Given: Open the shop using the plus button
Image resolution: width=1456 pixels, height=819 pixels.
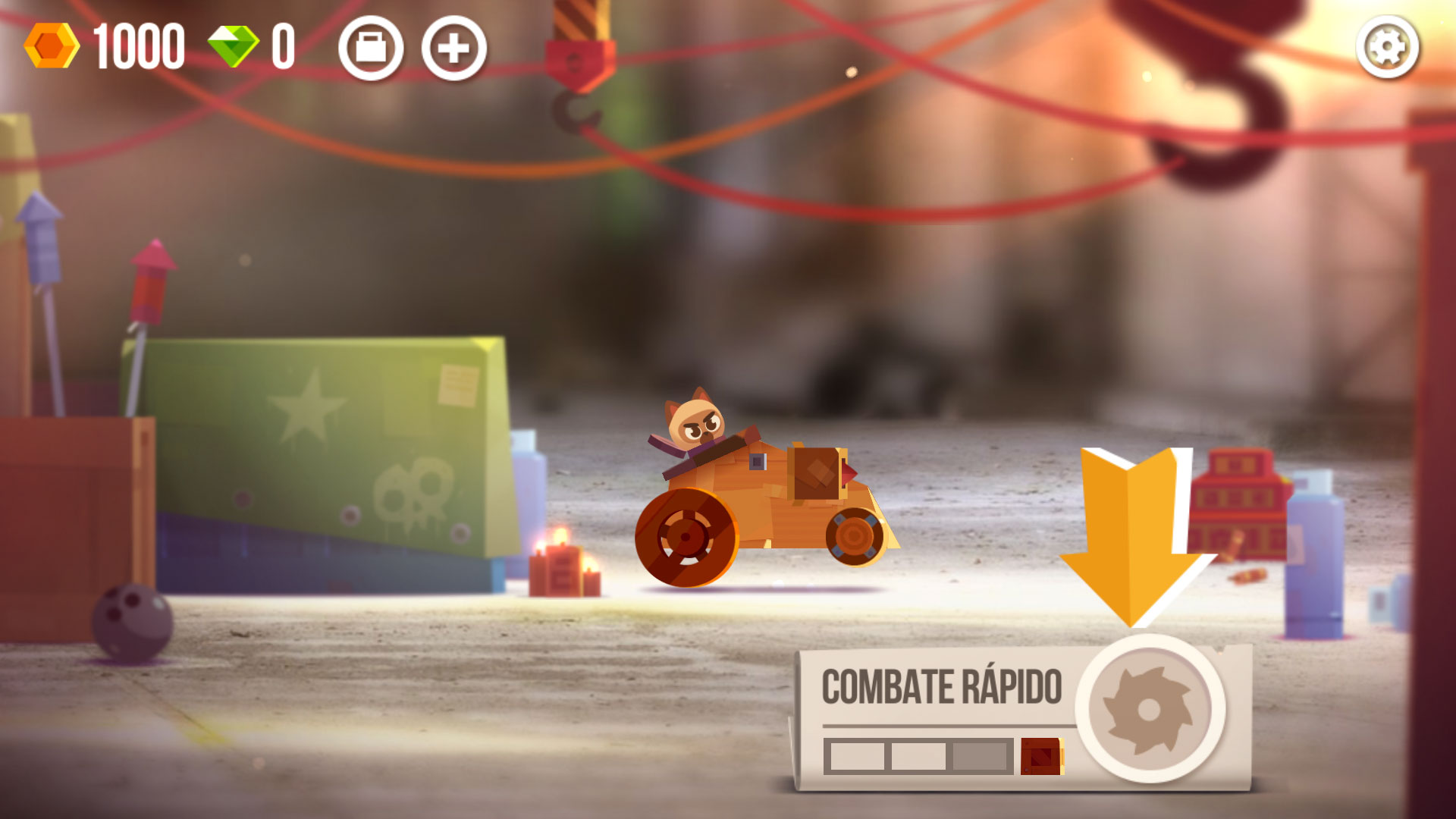Looking at the screenshot, I should click(453, 49).
